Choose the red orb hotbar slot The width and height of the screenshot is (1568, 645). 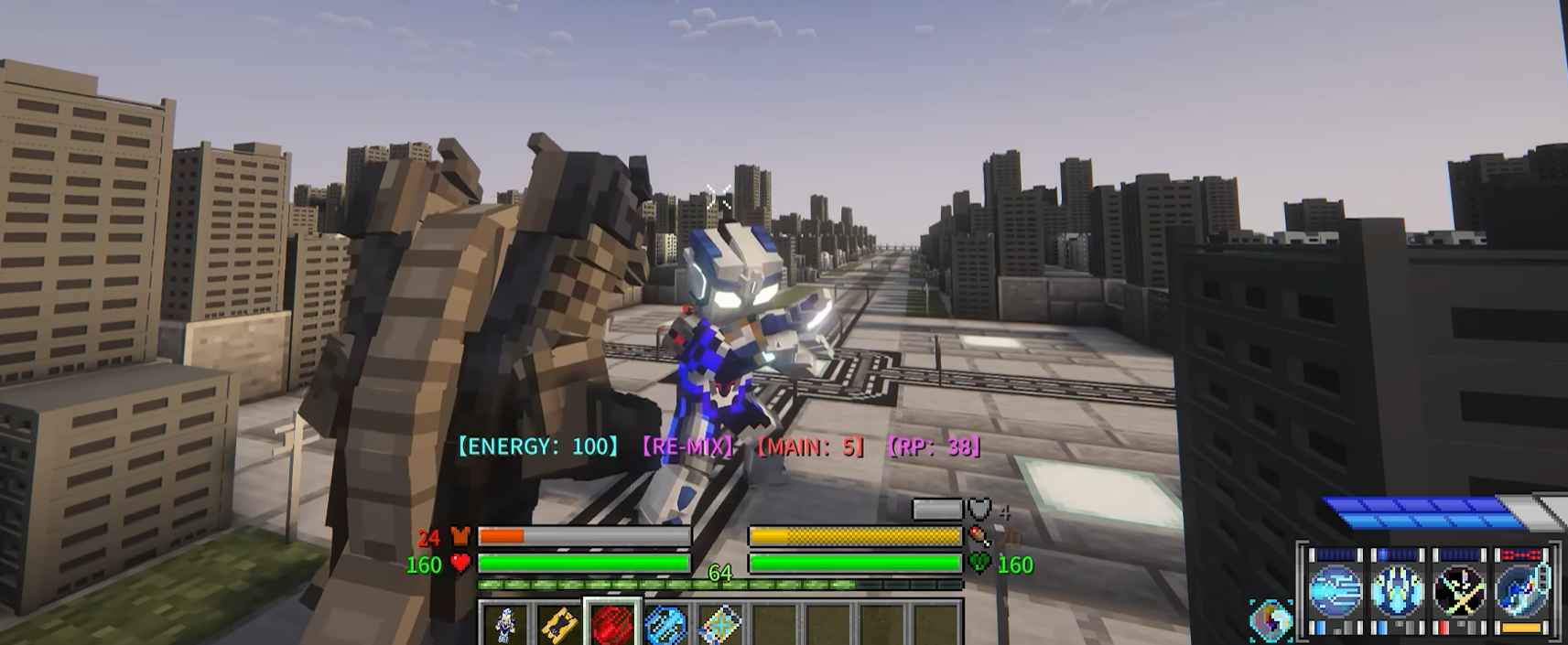tap(612, 625)
